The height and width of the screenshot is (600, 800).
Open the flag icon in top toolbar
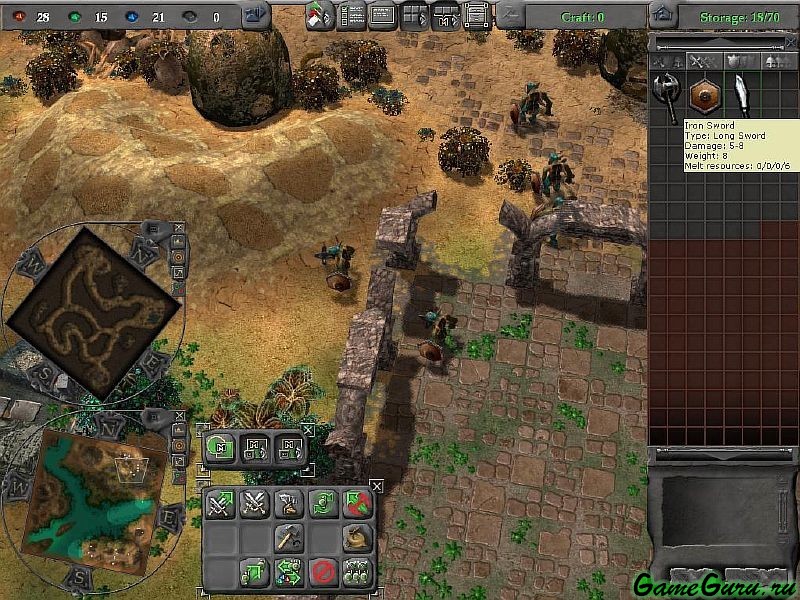[319, 15]
